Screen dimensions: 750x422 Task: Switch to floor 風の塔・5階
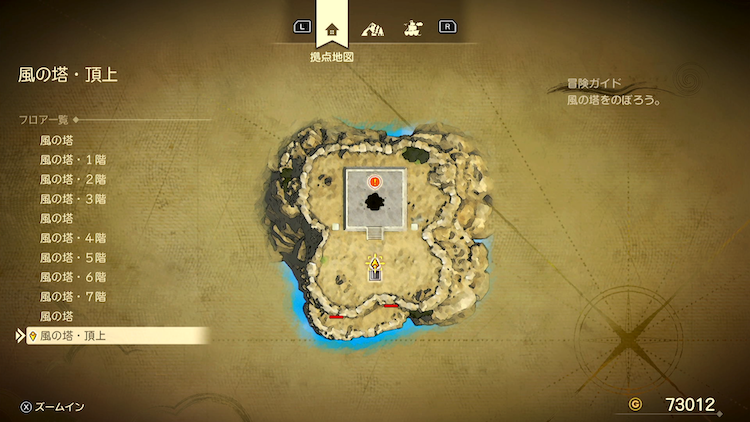[x=72, y=257]
